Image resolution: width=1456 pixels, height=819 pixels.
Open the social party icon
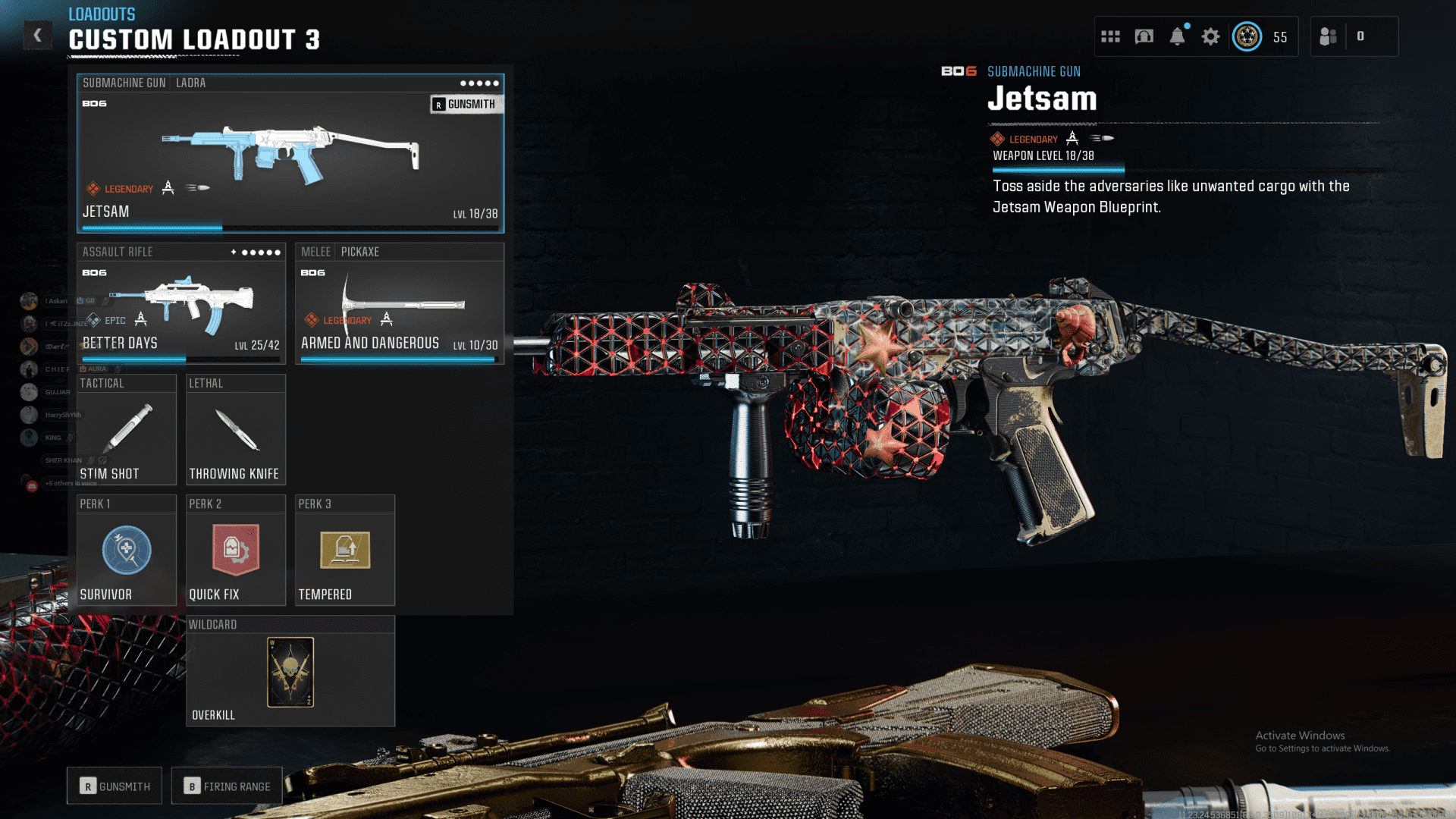tap(1328, 36)
